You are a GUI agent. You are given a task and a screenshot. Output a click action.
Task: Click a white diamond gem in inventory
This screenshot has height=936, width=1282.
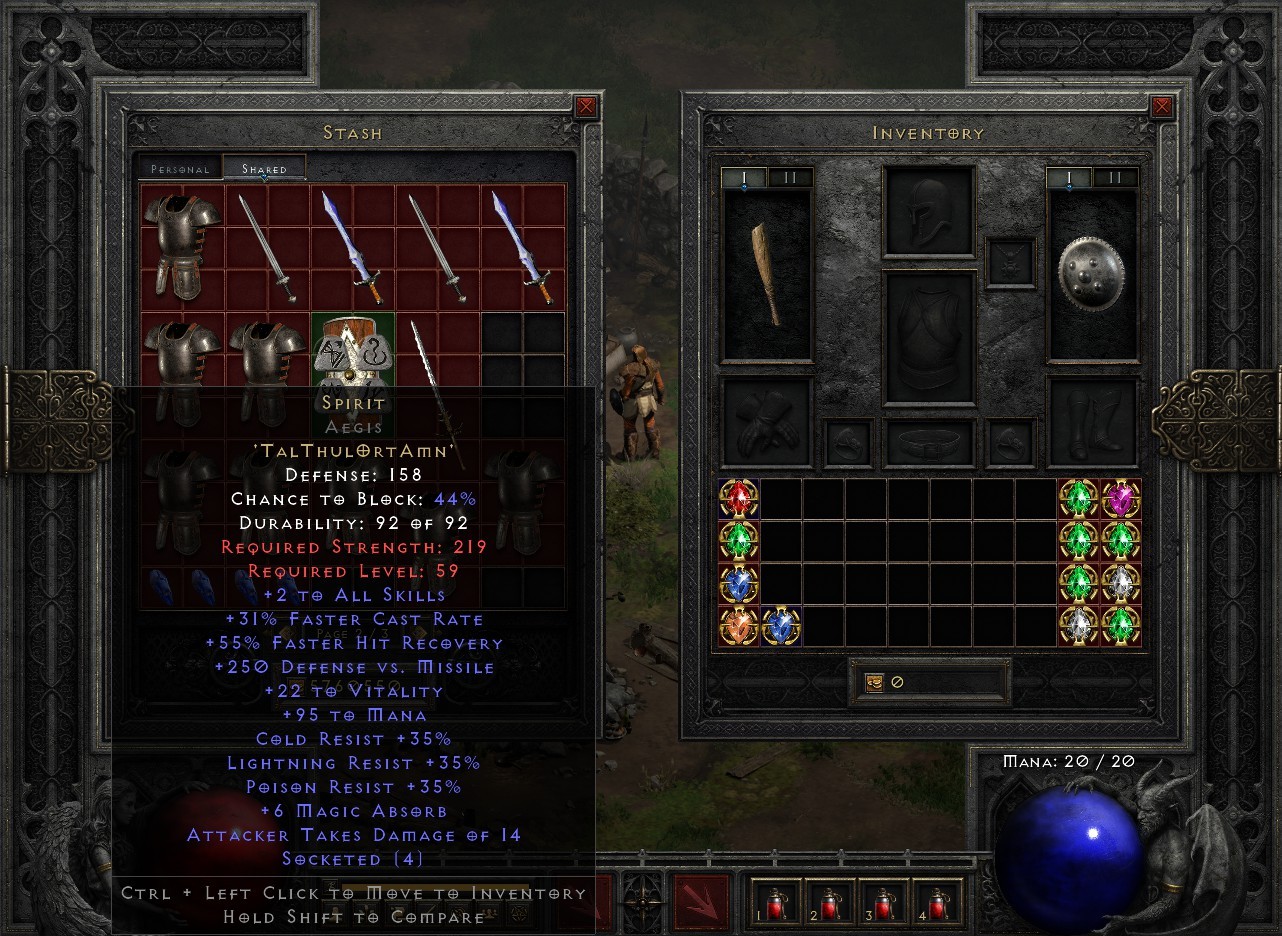[1120, 582]
